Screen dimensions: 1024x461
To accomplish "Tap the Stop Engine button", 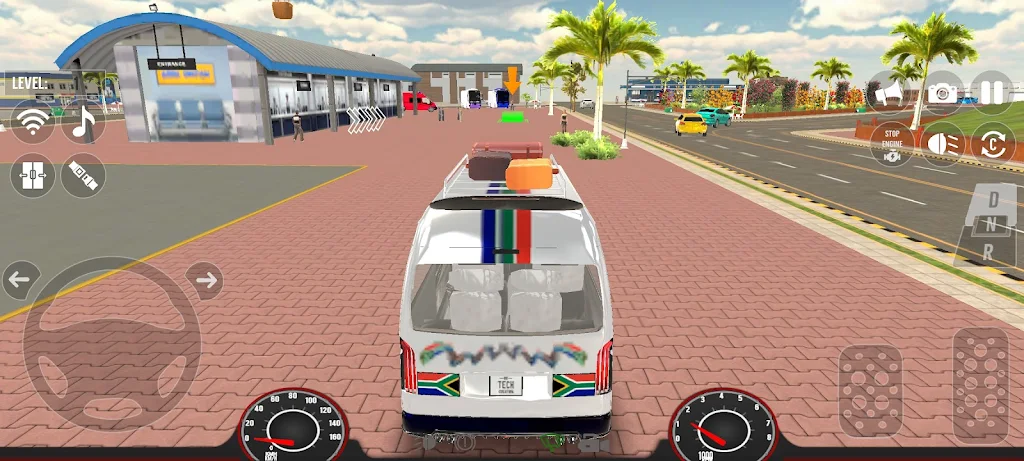I will 889,143.
